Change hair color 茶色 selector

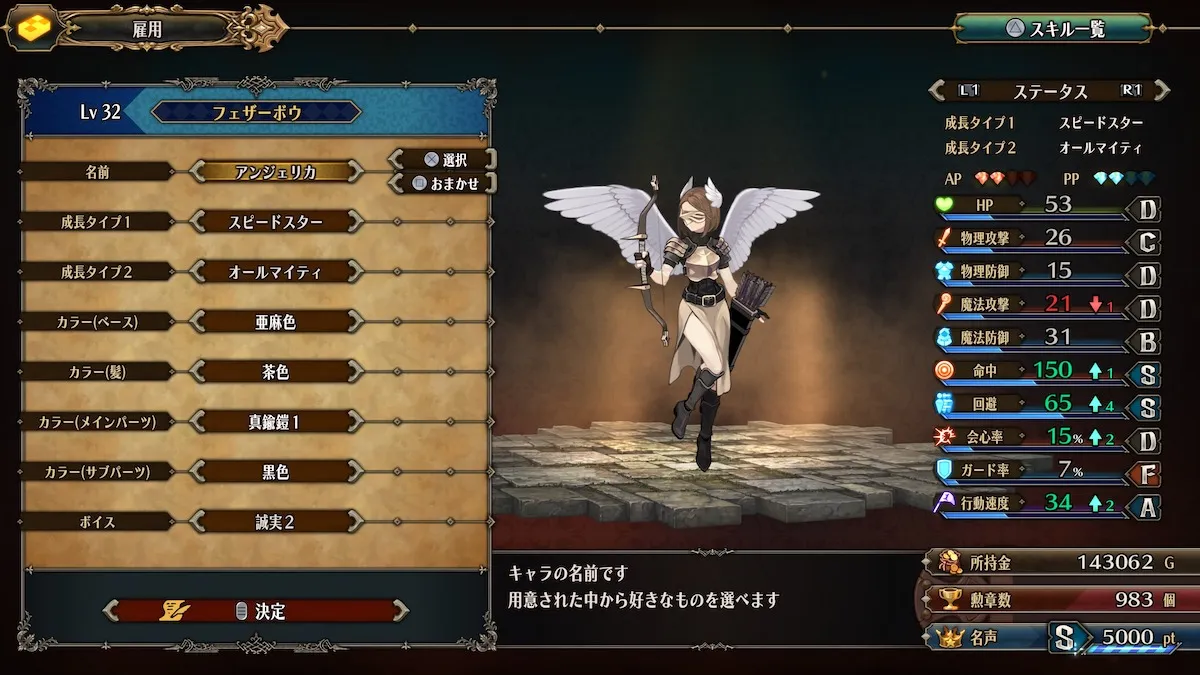[x=275, y=372]
